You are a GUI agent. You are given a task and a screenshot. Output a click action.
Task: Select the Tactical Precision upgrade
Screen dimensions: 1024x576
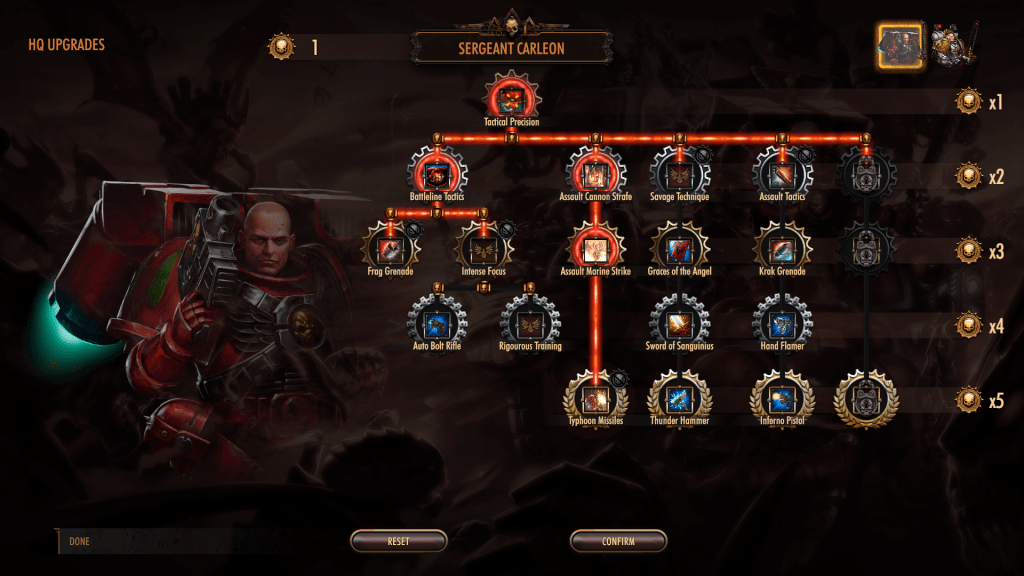coord(511,96)
